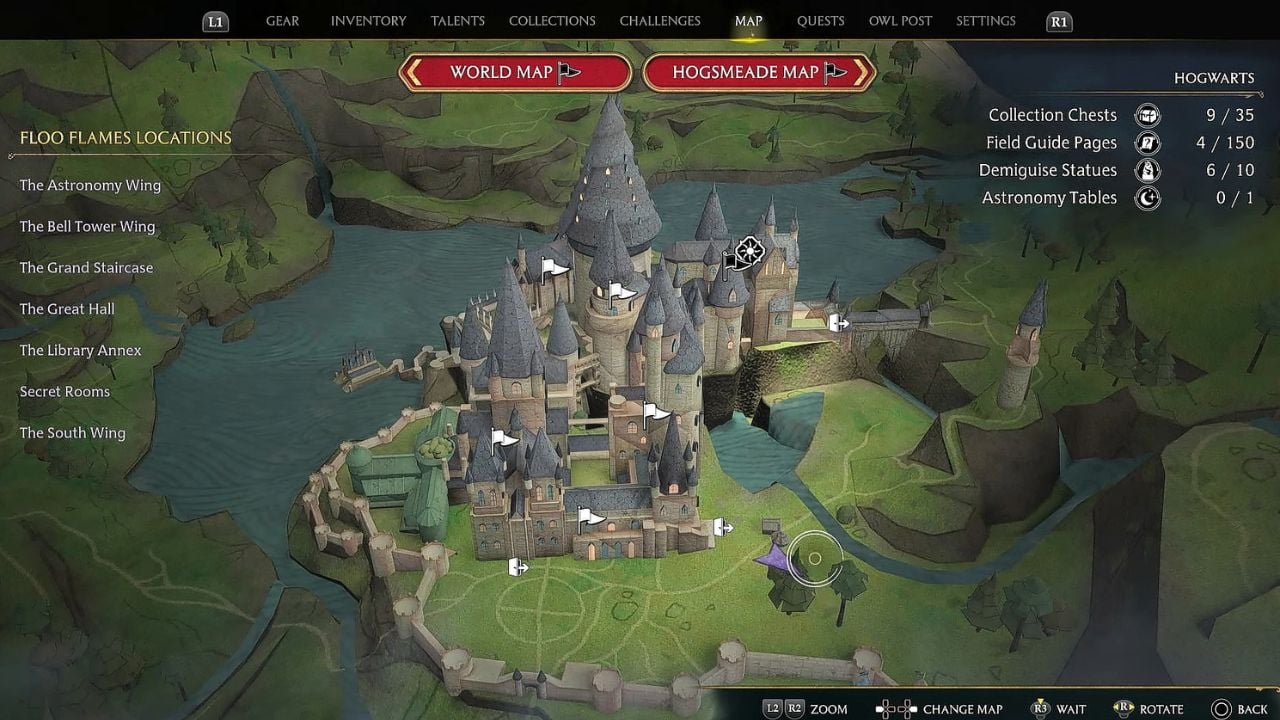Select the Secret Rooms entry
The image size is (1280, 720).
[x=65, y=392]
